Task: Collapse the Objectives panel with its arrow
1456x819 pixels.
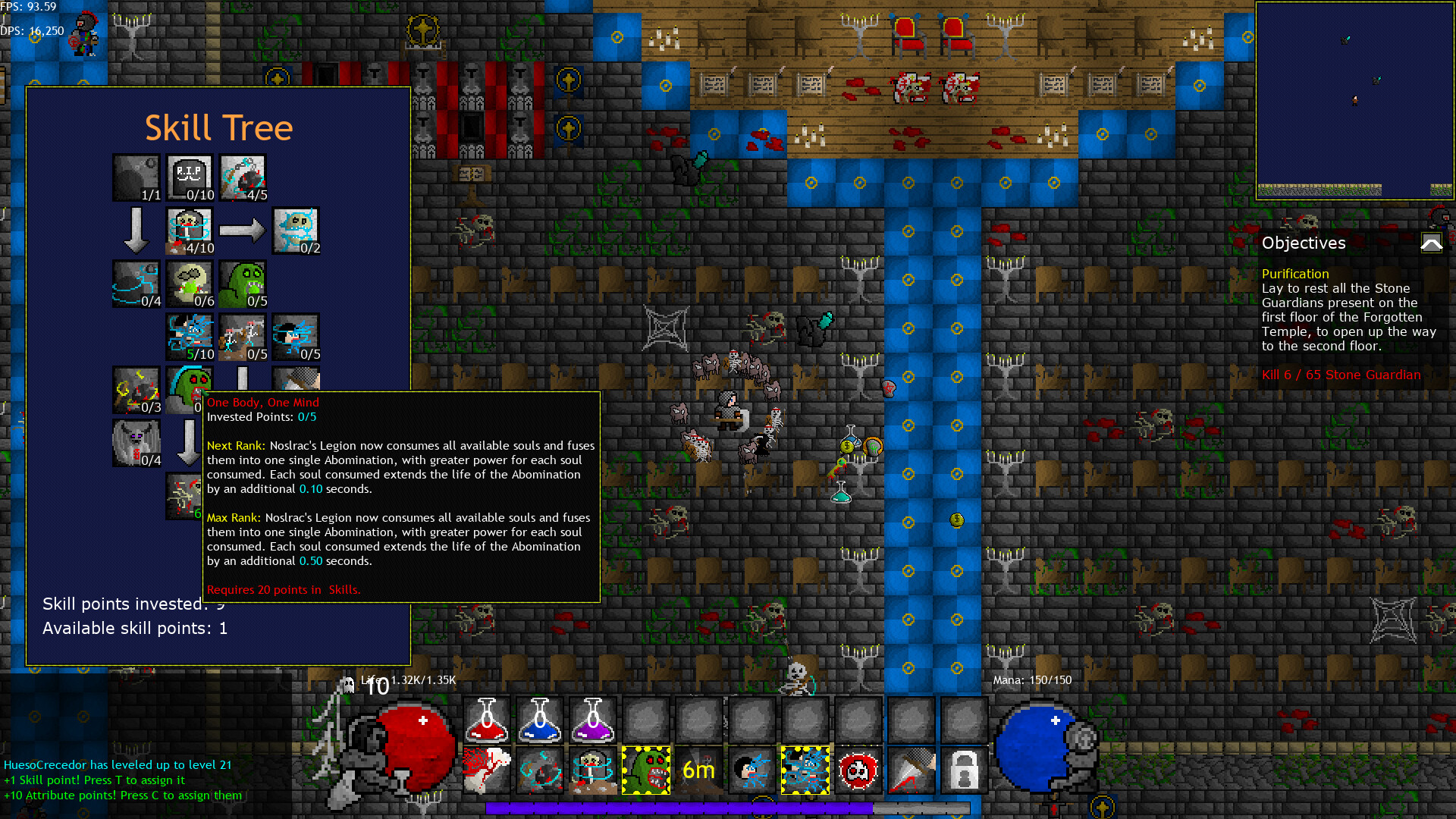Action: coord(1431,243)
